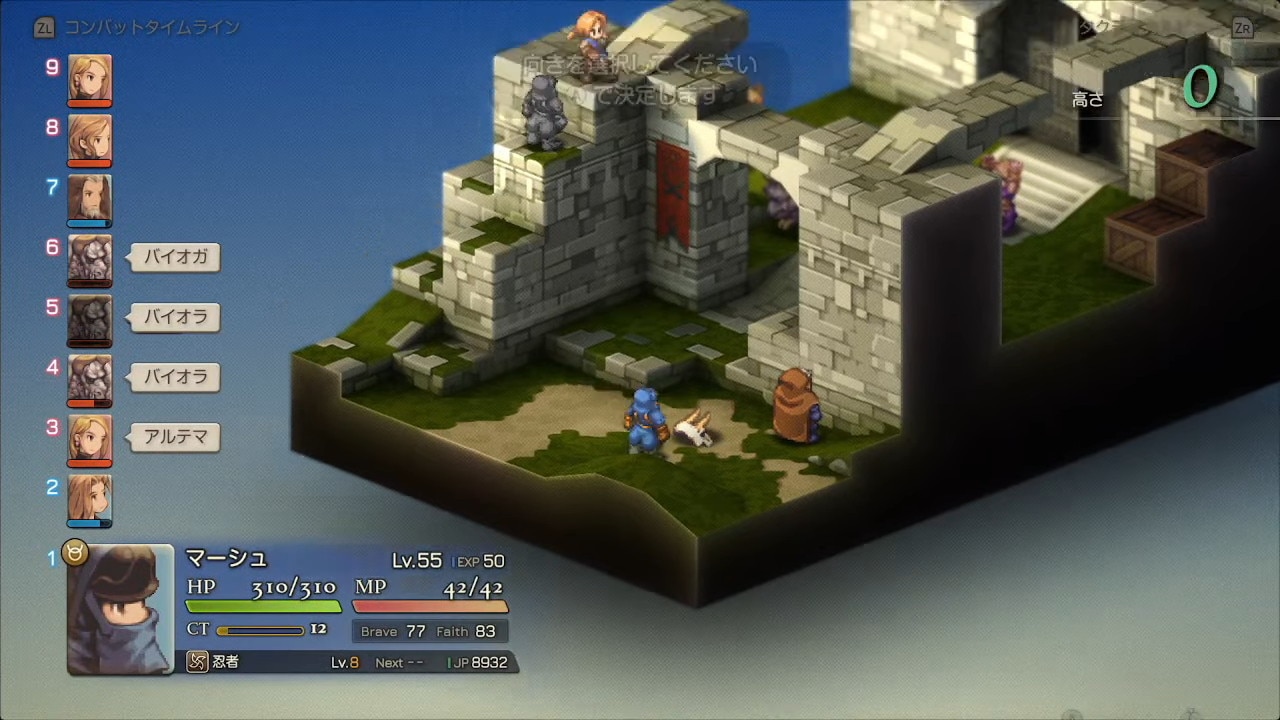Image resolution: width=1280 pixels, height=720 pixels.
Task: Click the zodiac sign icon on マーシュ's portrait
Action: 76,552
